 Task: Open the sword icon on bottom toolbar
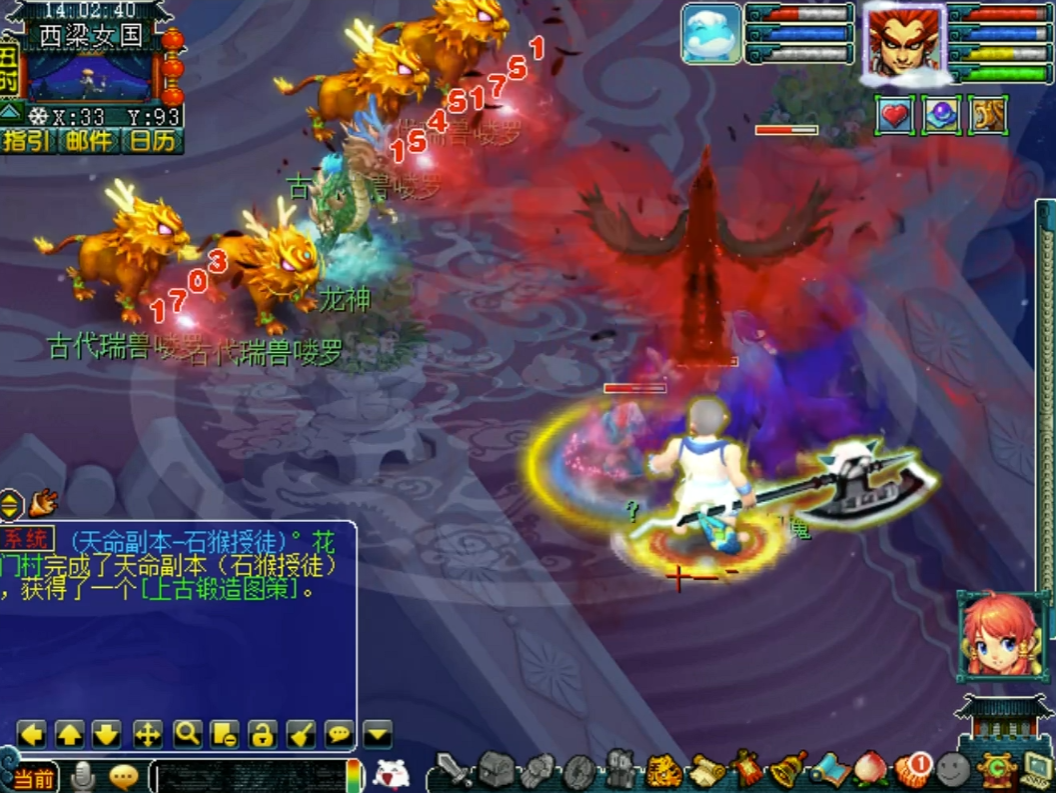click(x=454, y=771)
